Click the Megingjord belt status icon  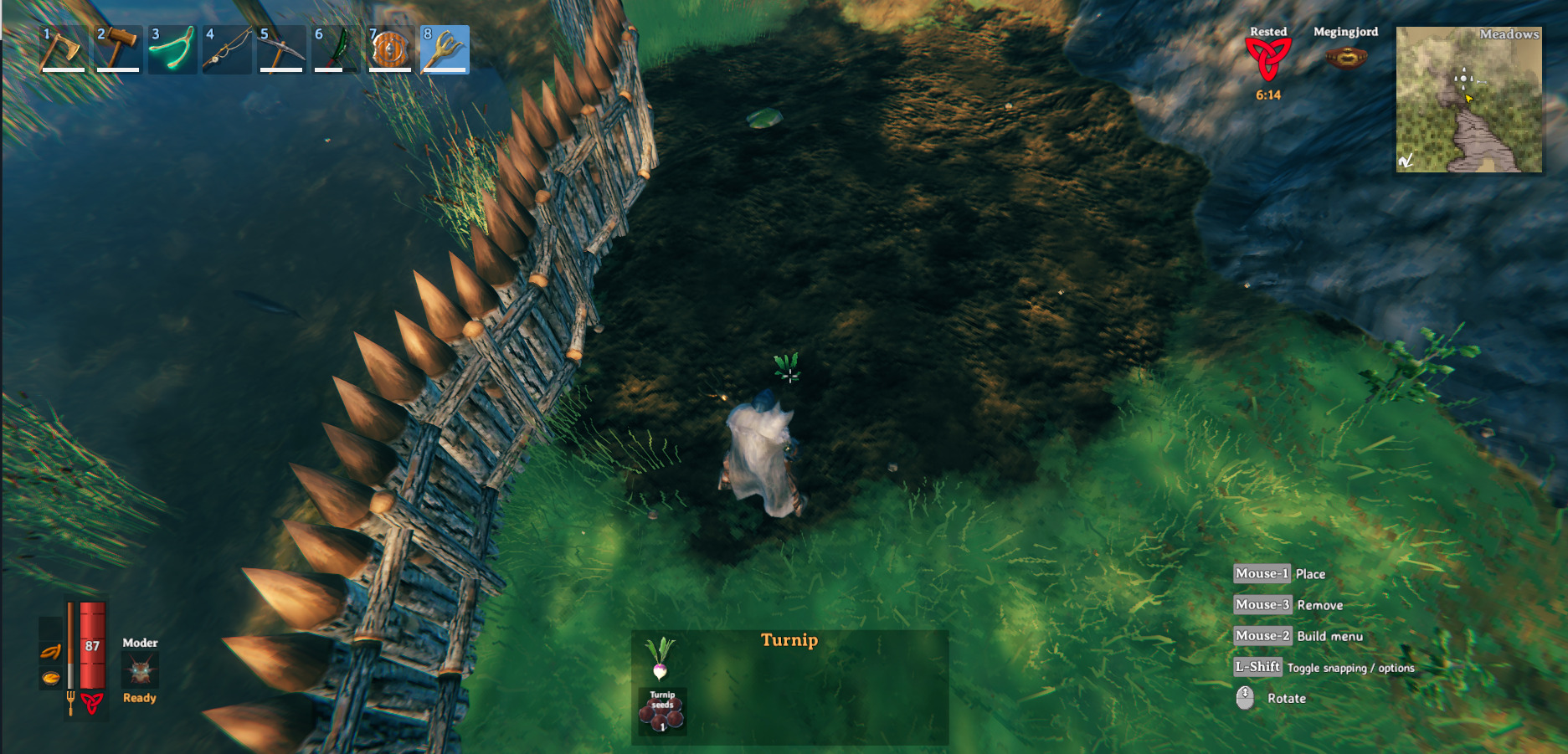1346,57
